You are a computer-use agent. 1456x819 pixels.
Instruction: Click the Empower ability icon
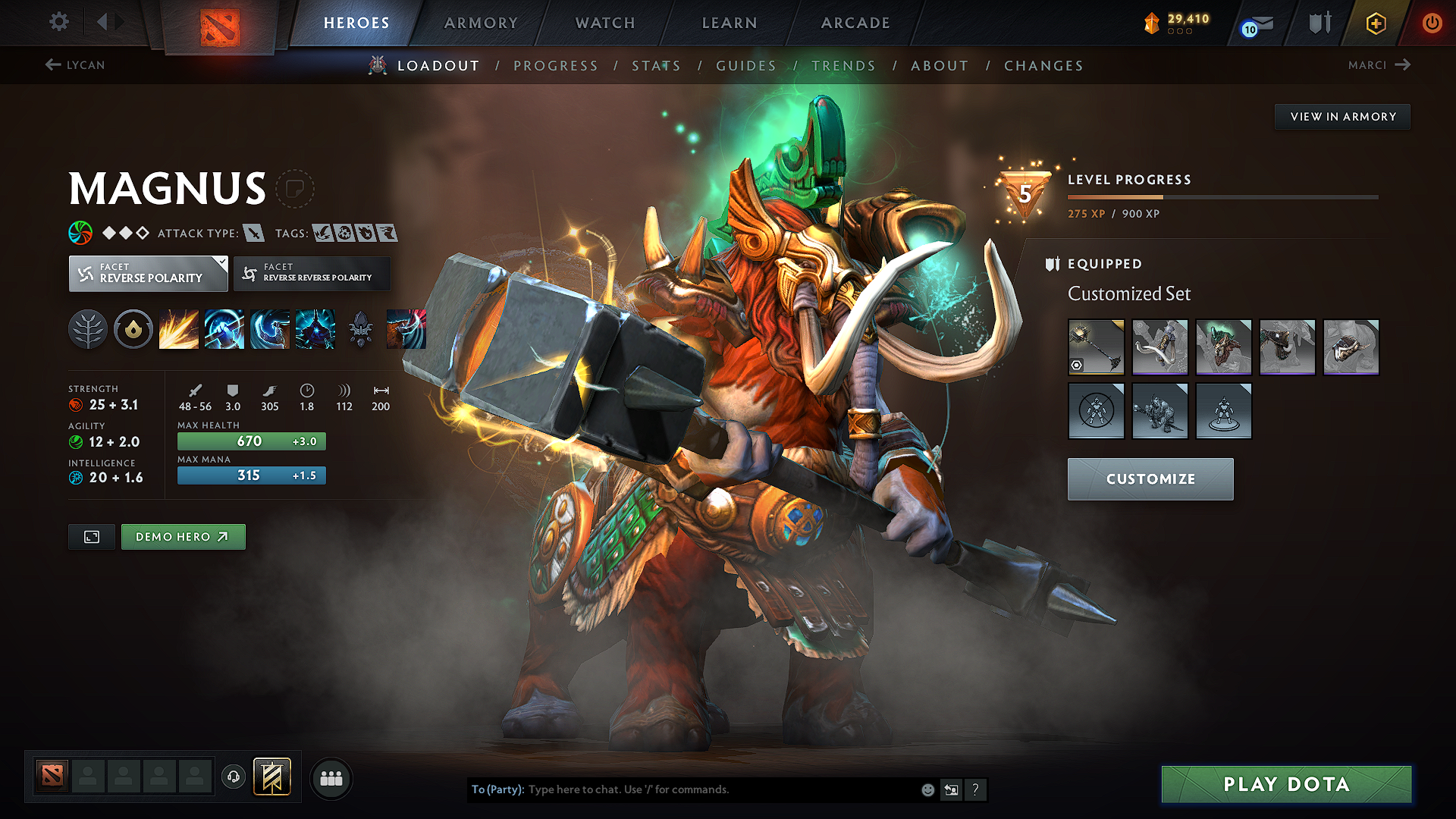click(224, 328)
